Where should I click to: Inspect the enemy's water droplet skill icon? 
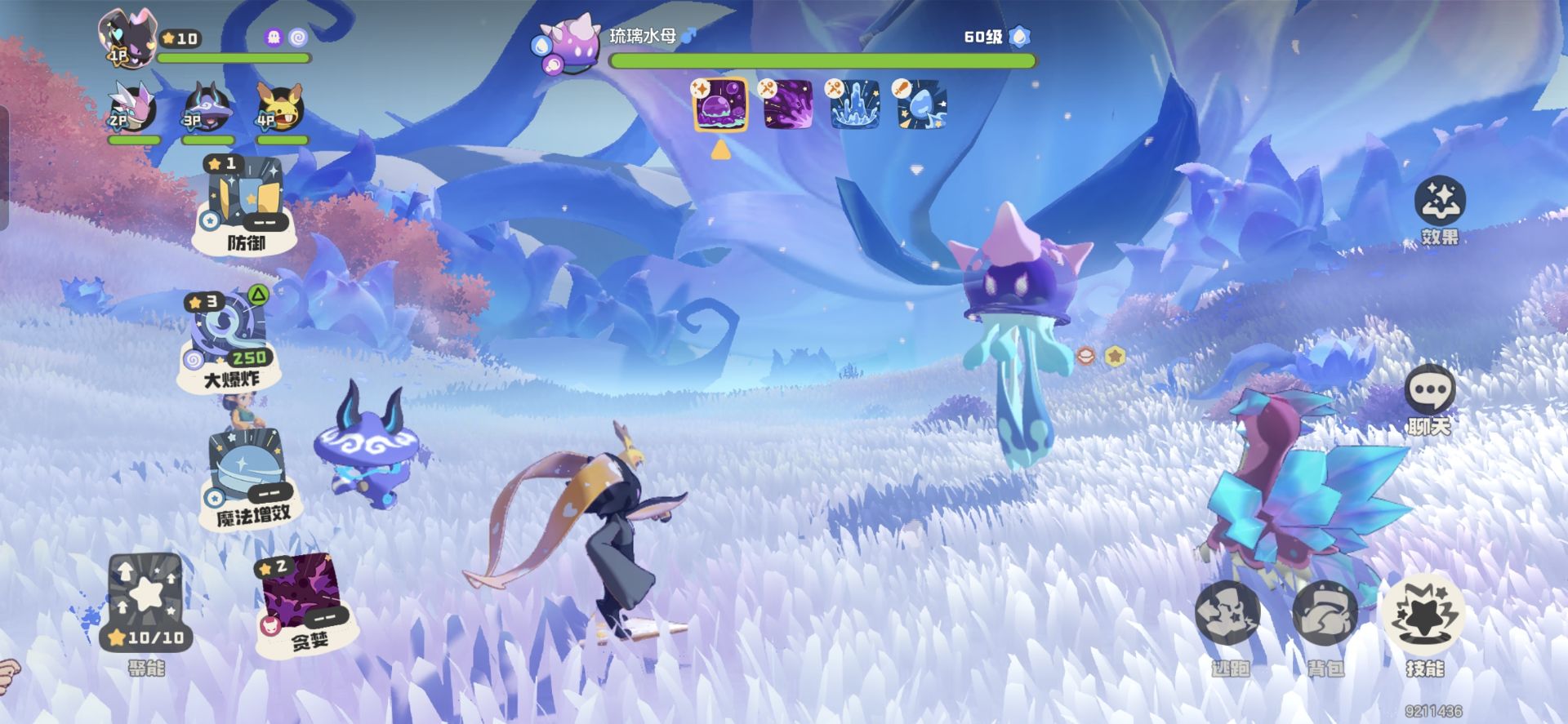click(x=920, y=104)
